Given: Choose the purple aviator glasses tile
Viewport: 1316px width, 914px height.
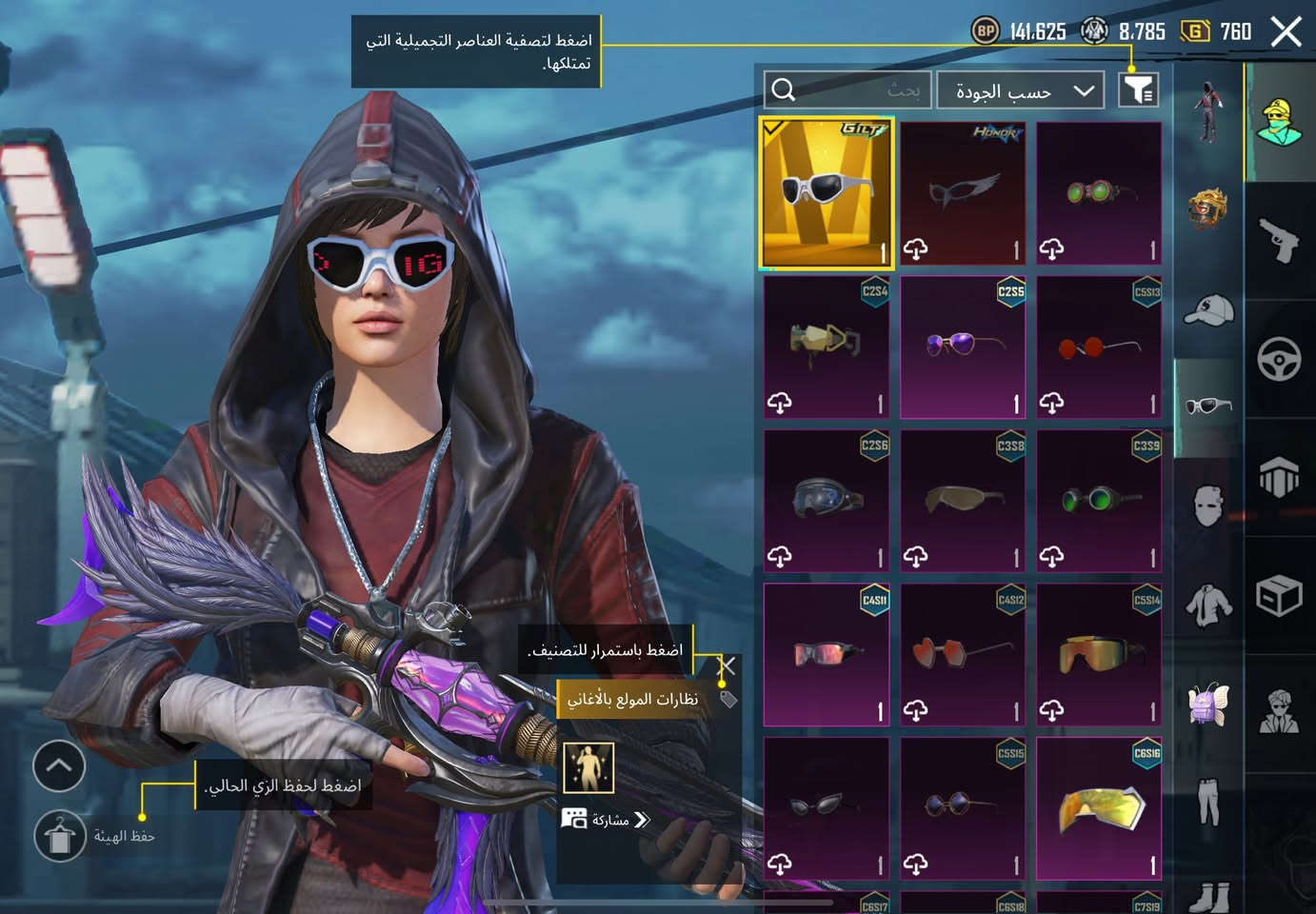Looking at the screenshot, I should (x=963, y=348).
